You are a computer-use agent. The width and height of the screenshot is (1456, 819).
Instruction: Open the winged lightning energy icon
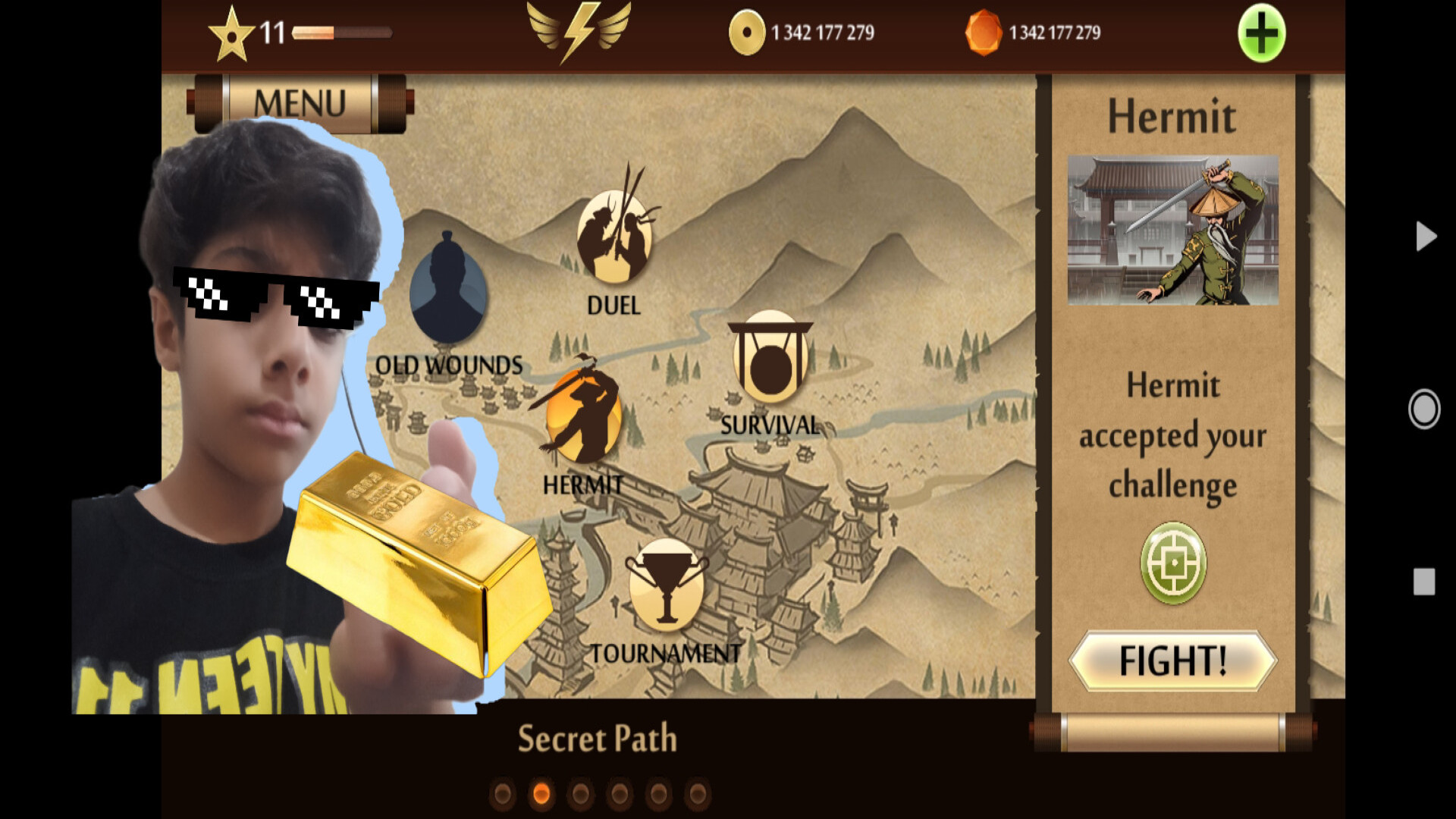pyautogui.click(x=579, y=31)
